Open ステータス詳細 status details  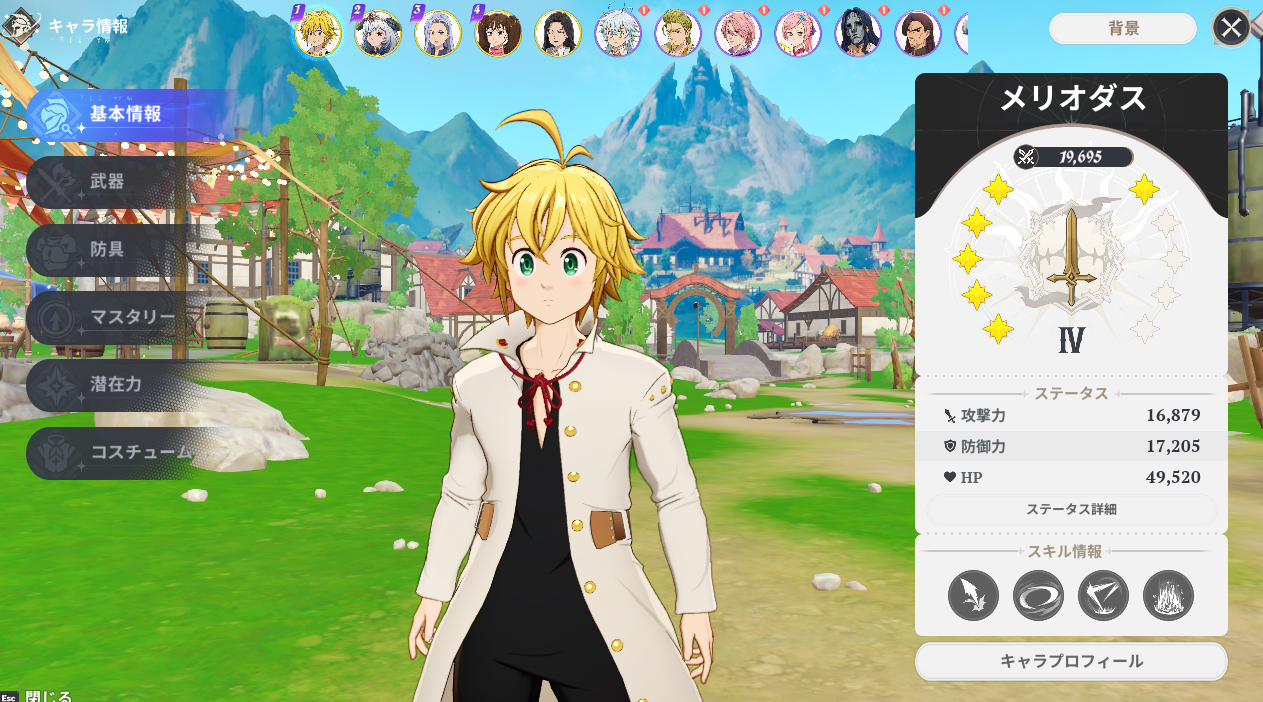(x=1071, y=510)
